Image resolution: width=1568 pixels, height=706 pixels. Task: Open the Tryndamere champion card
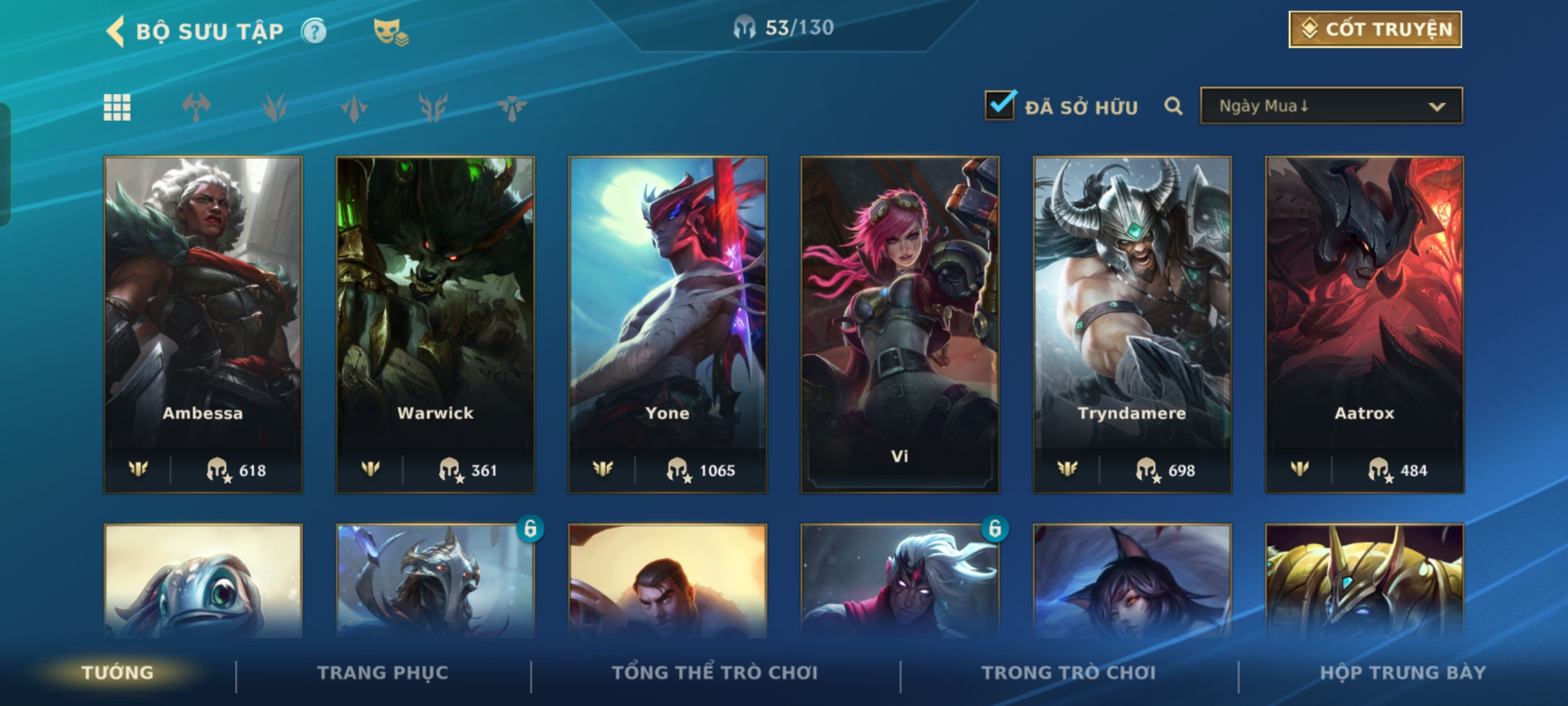[x=1132, y=324]
